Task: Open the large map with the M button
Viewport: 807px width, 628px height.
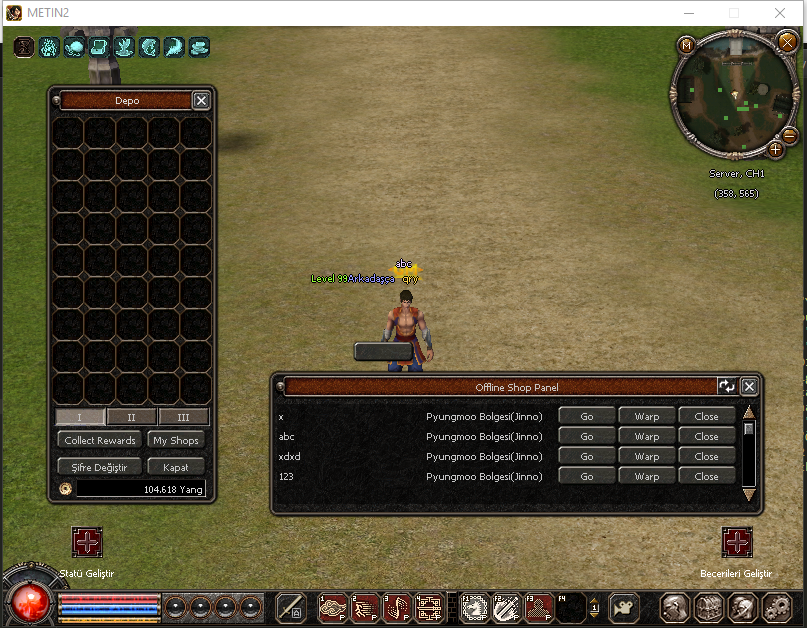Action: point(686,45)
